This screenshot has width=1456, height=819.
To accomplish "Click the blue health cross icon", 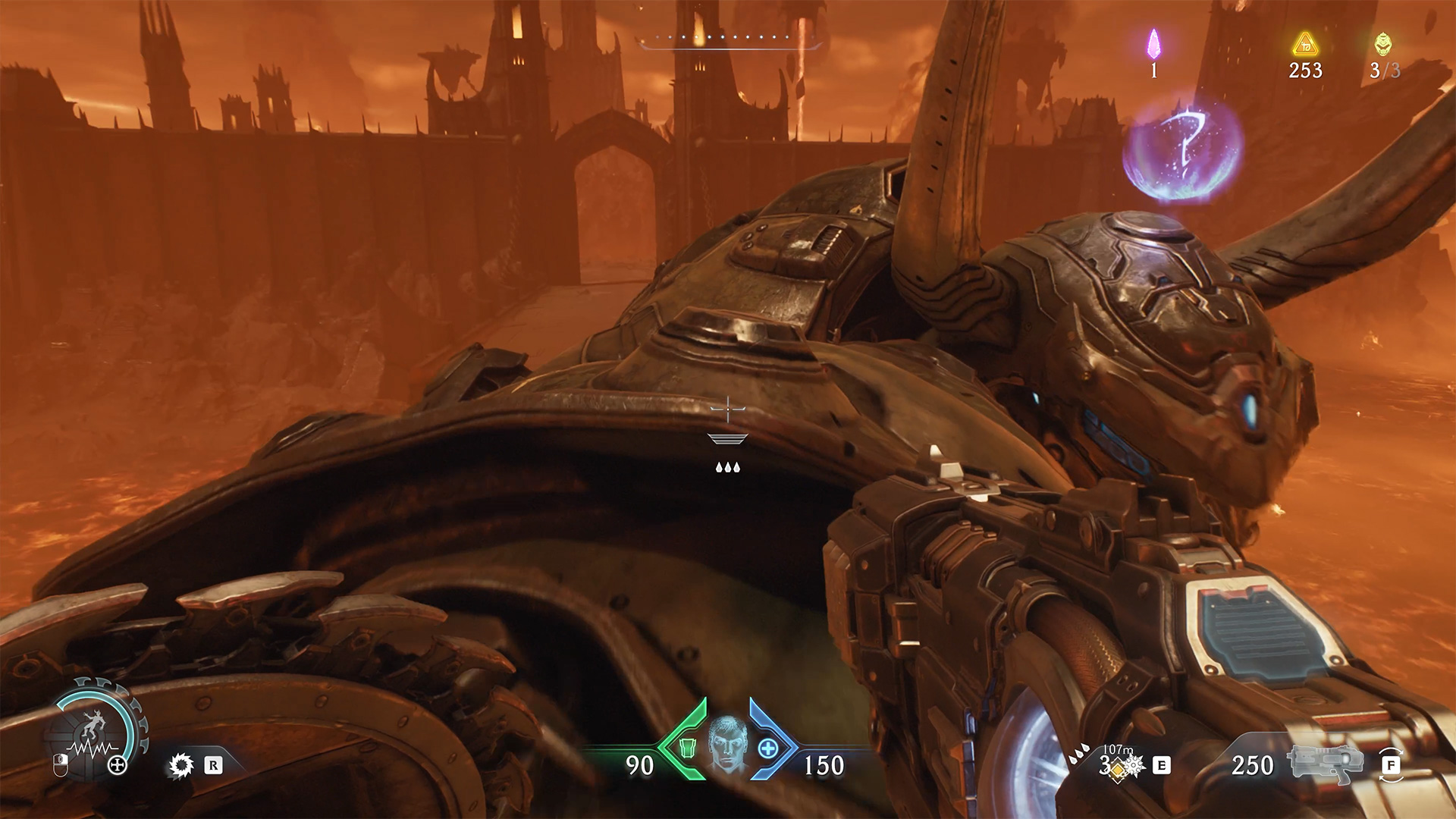I will pos(767,748).
